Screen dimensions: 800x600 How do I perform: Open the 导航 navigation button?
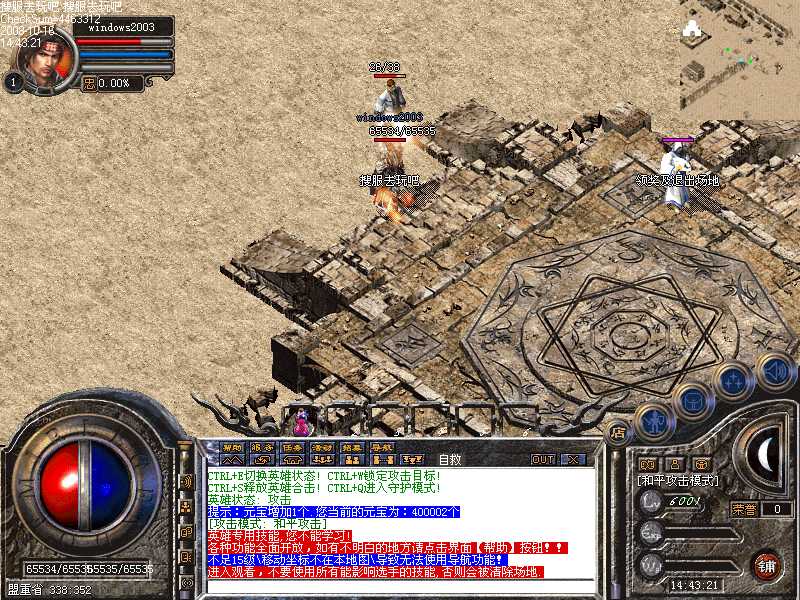point(381,447)
